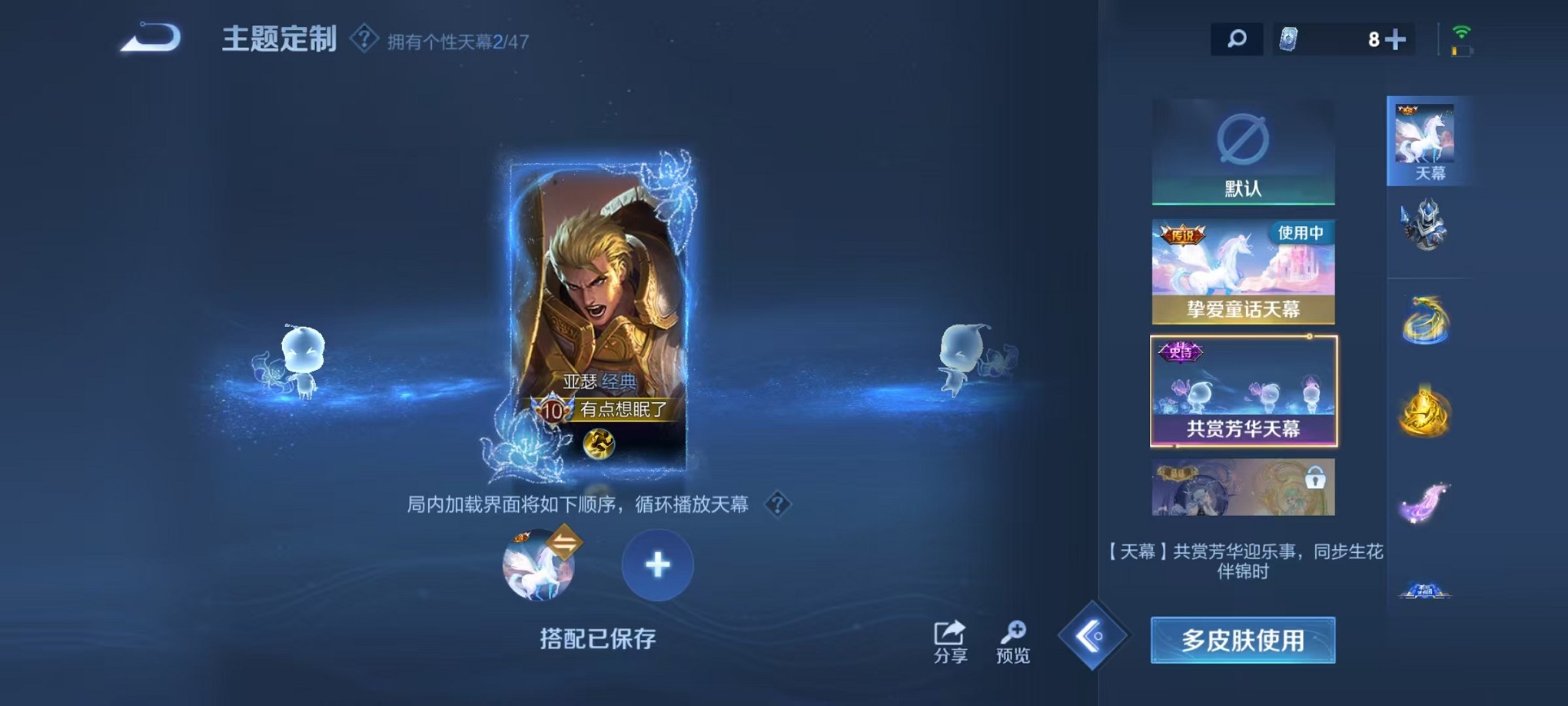The width and height of the screenshot is (1568, 706).
Task: Click the plus button to add a canopy
Action: (656, 565)
